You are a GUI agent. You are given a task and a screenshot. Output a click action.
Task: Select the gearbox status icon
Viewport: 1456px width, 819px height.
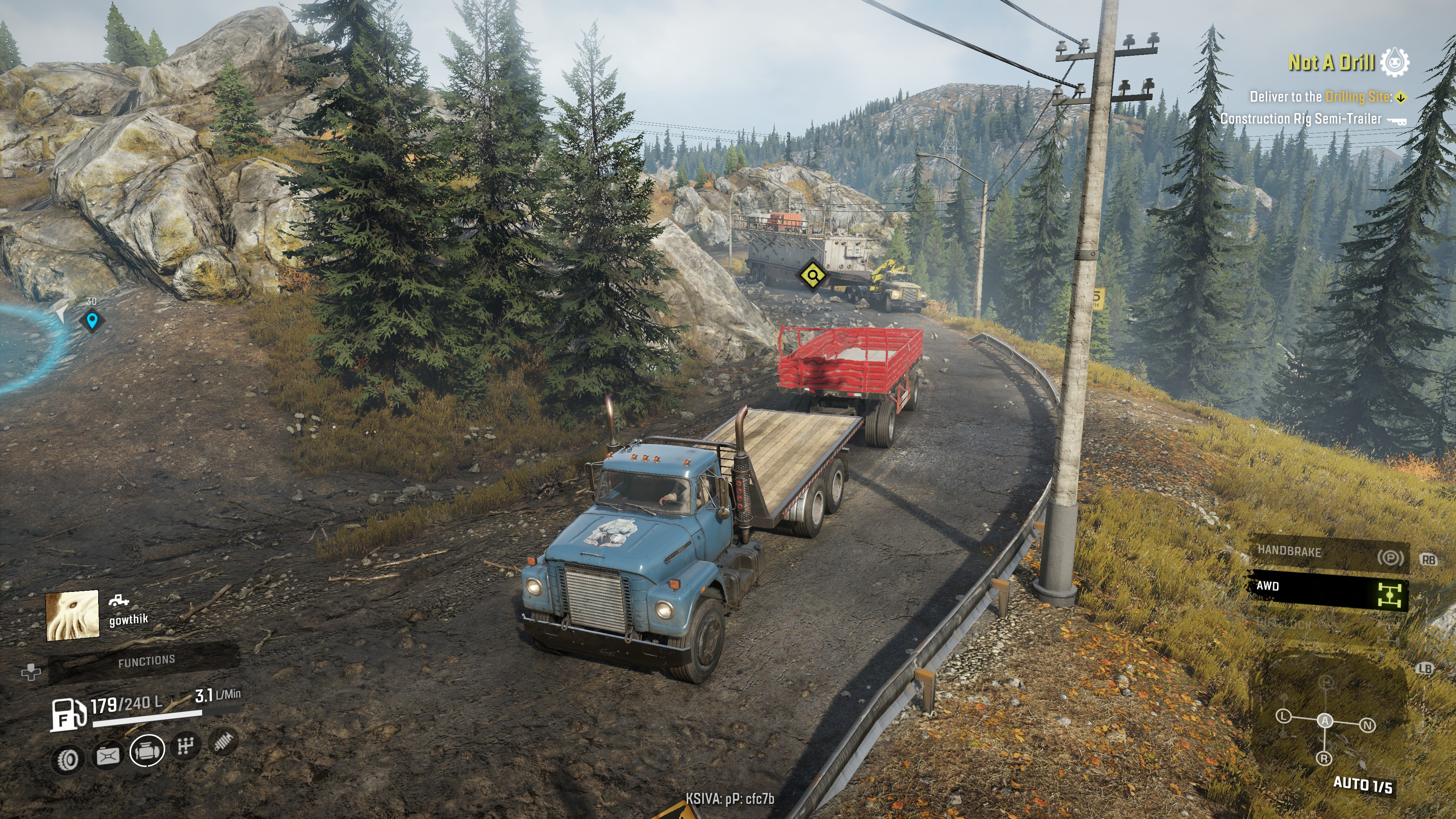(x=186, y=746)
